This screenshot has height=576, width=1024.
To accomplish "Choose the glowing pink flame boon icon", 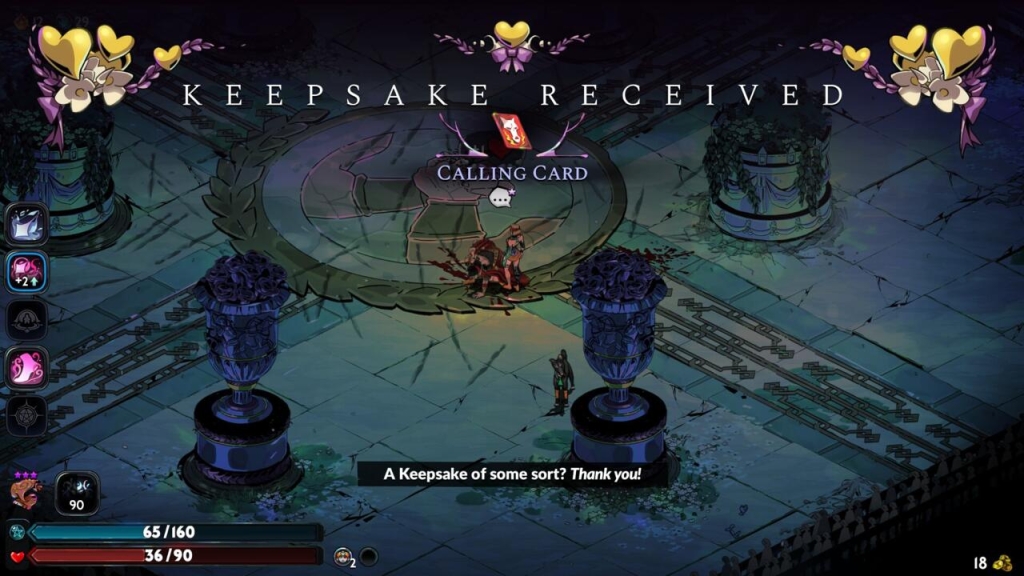I will [27, 367].
